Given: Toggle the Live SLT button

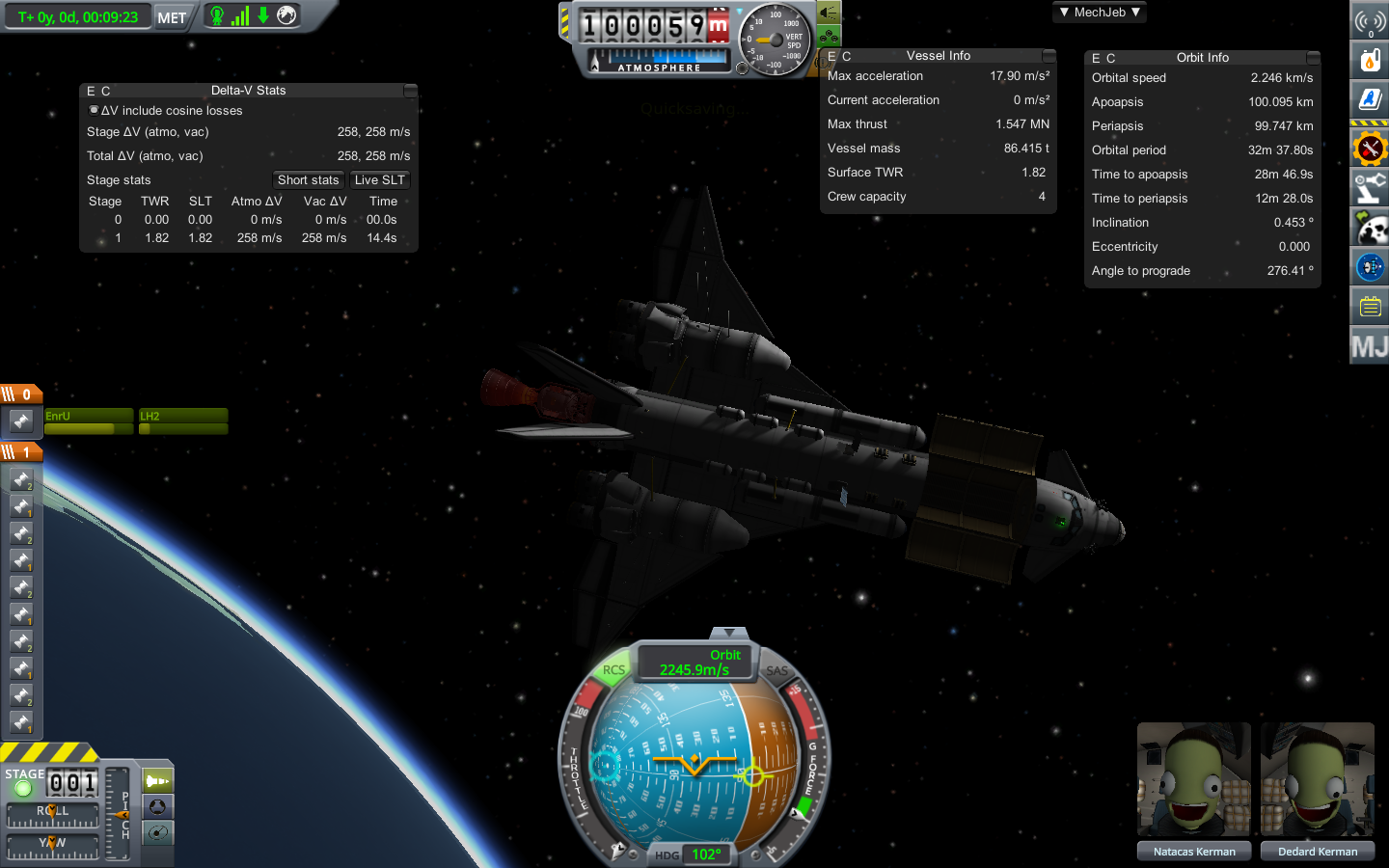Looking at the screenshot, I should click(379, 179).
